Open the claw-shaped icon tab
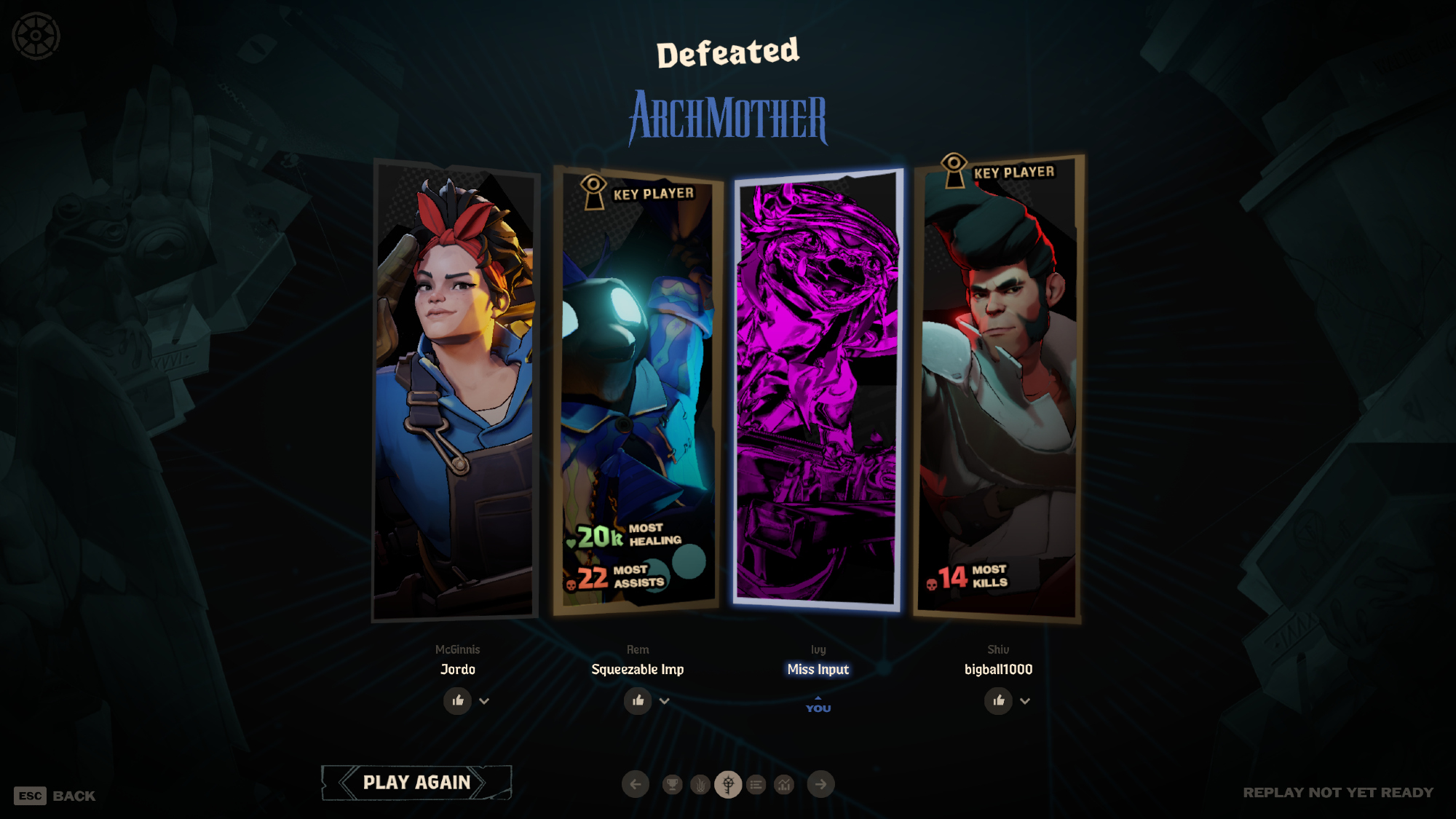 (x=700, y=784)
